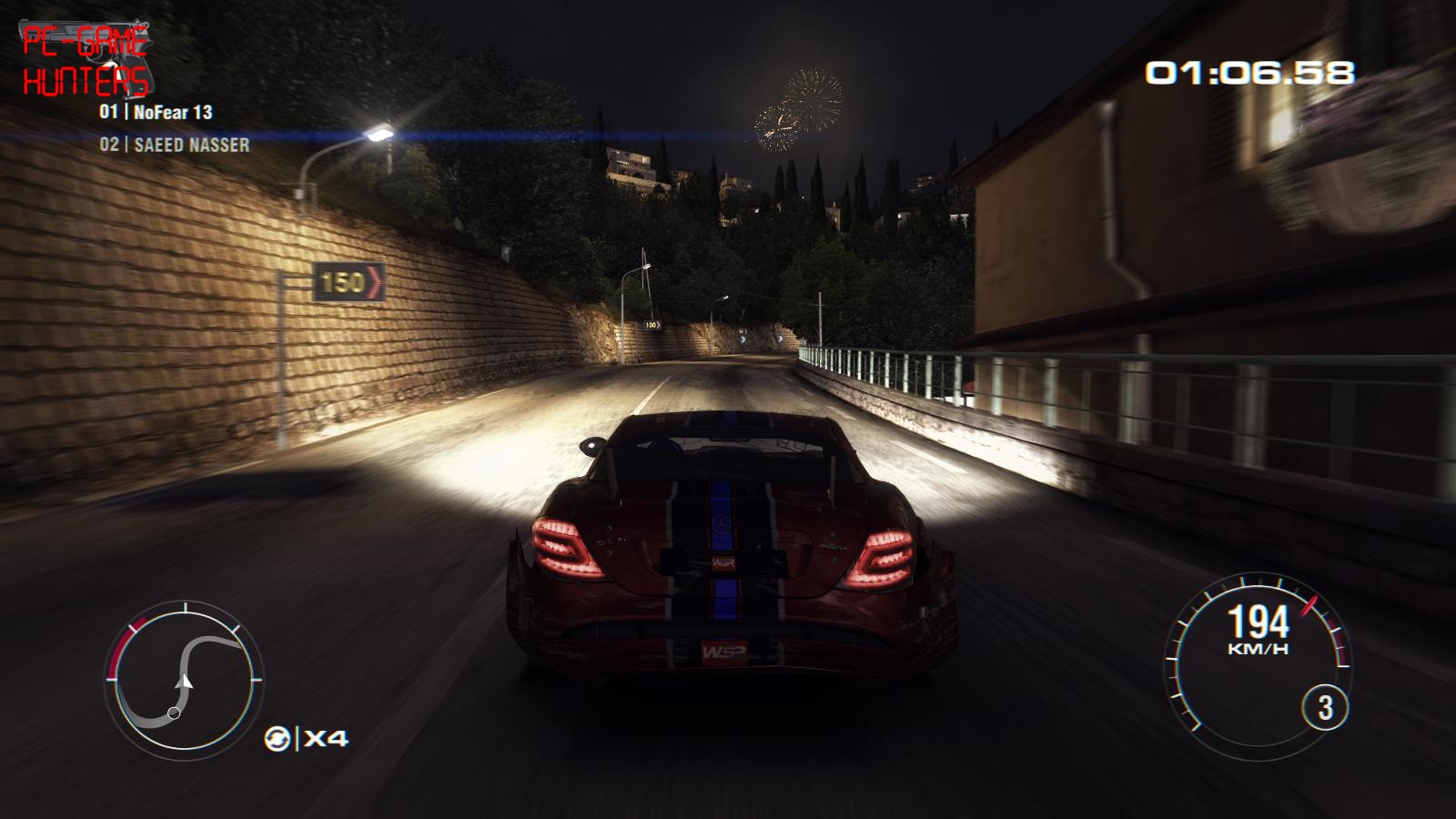
Task: Click the PC-Game Hunters watermark logo
Action: (x=86, y=62)
